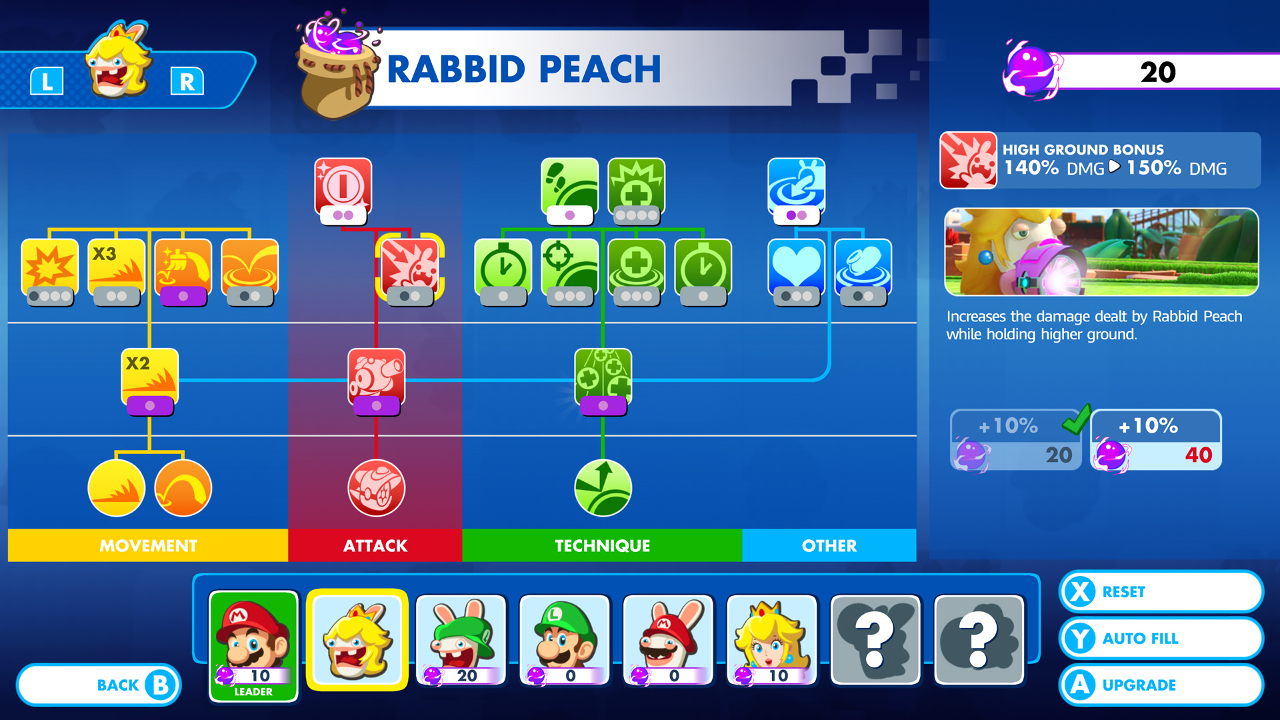The image size is (1280, 720).
Task: Select the green healing cross skill node
Action: click(x=636, y=268)
